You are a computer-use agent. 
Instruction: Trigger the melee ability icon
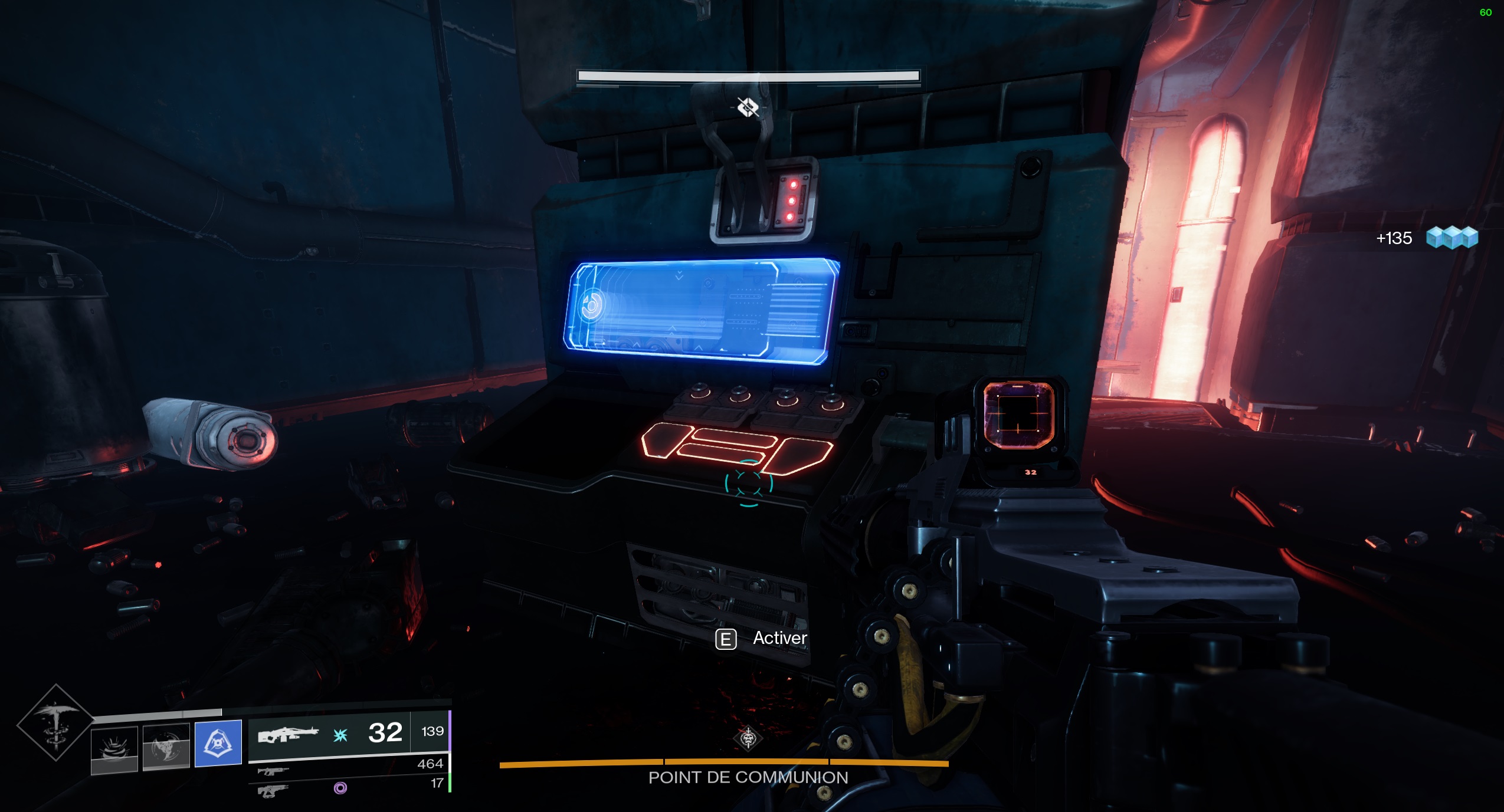tap(166, 747)
